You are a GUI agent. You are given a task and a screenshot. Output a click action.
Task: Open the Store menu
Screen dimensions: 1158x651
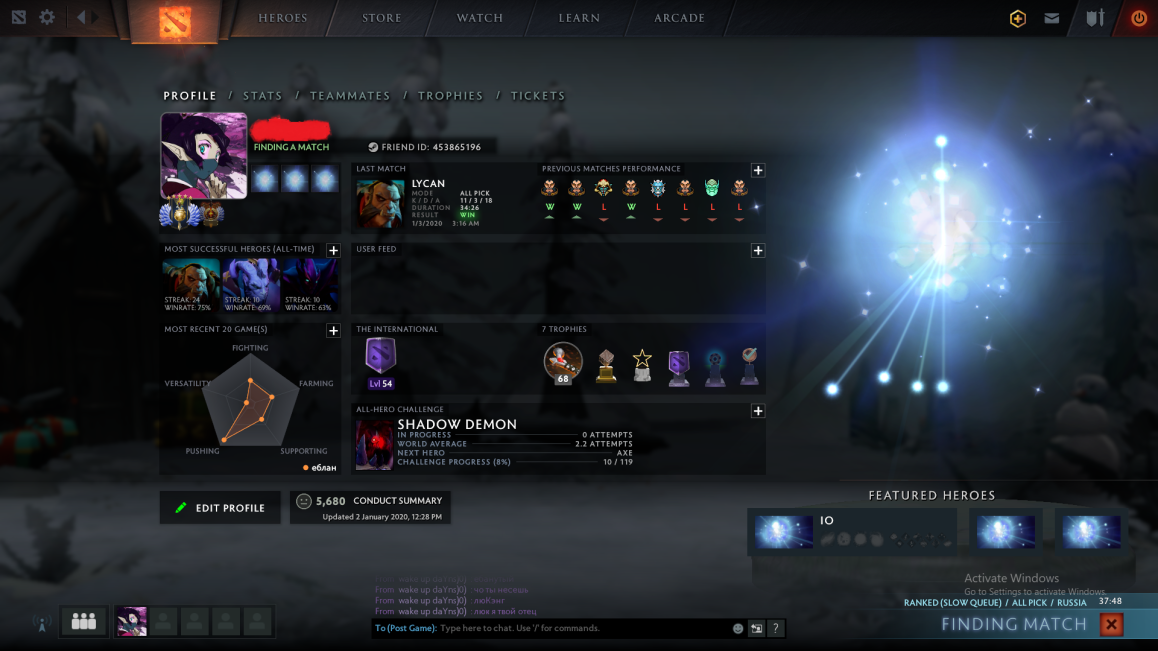pyautogui.click(x=382, y=18)
